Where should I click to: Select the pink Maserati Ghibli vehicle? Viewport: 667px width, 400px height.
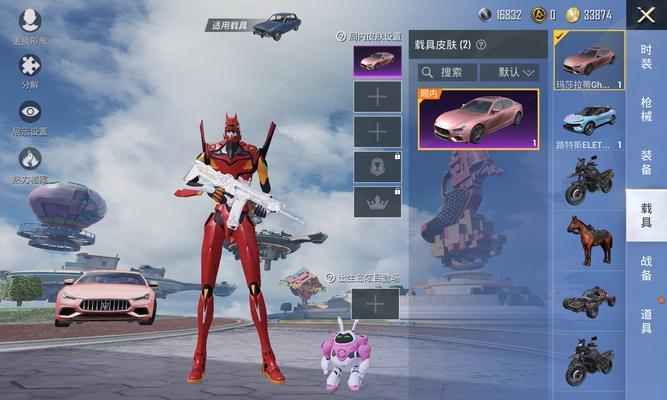point(589,60)
